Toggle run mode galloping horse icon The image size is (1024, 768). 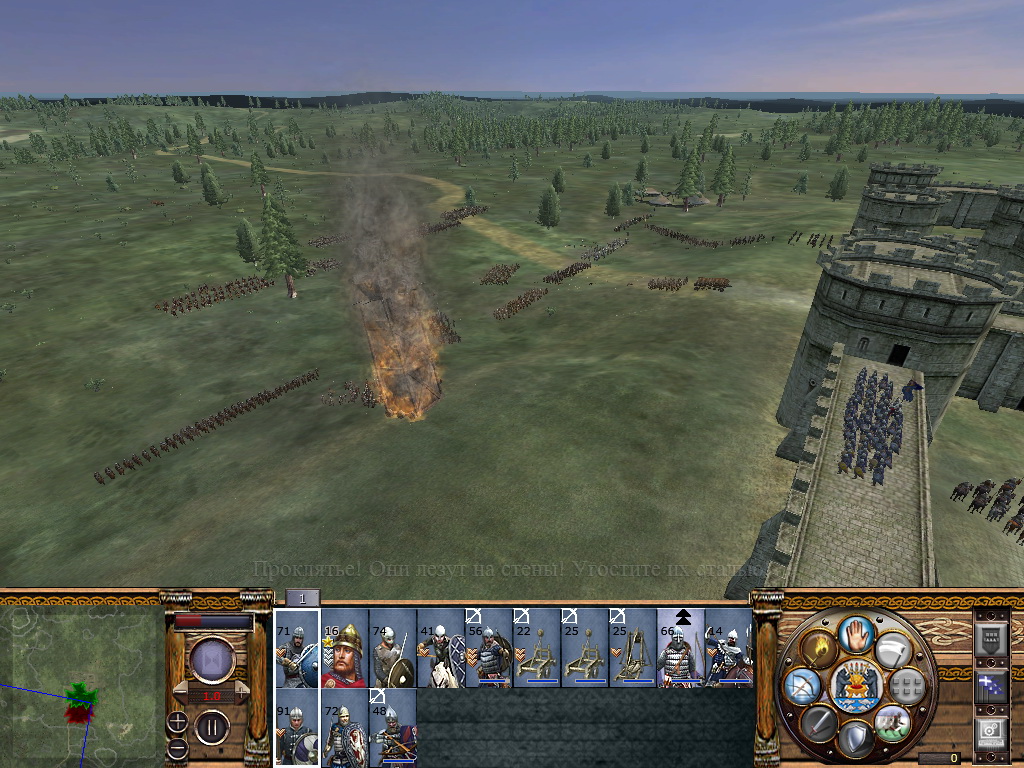(892, 721)
